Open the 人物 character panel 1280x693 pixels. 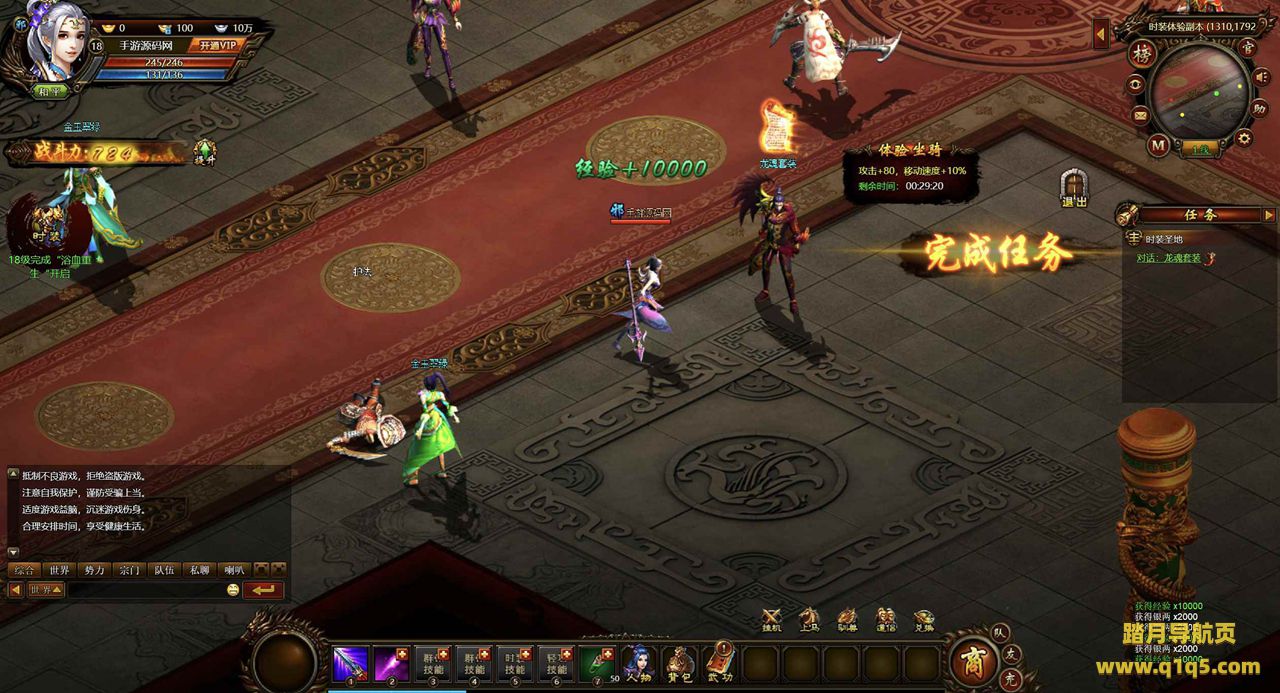coord(638,662)
